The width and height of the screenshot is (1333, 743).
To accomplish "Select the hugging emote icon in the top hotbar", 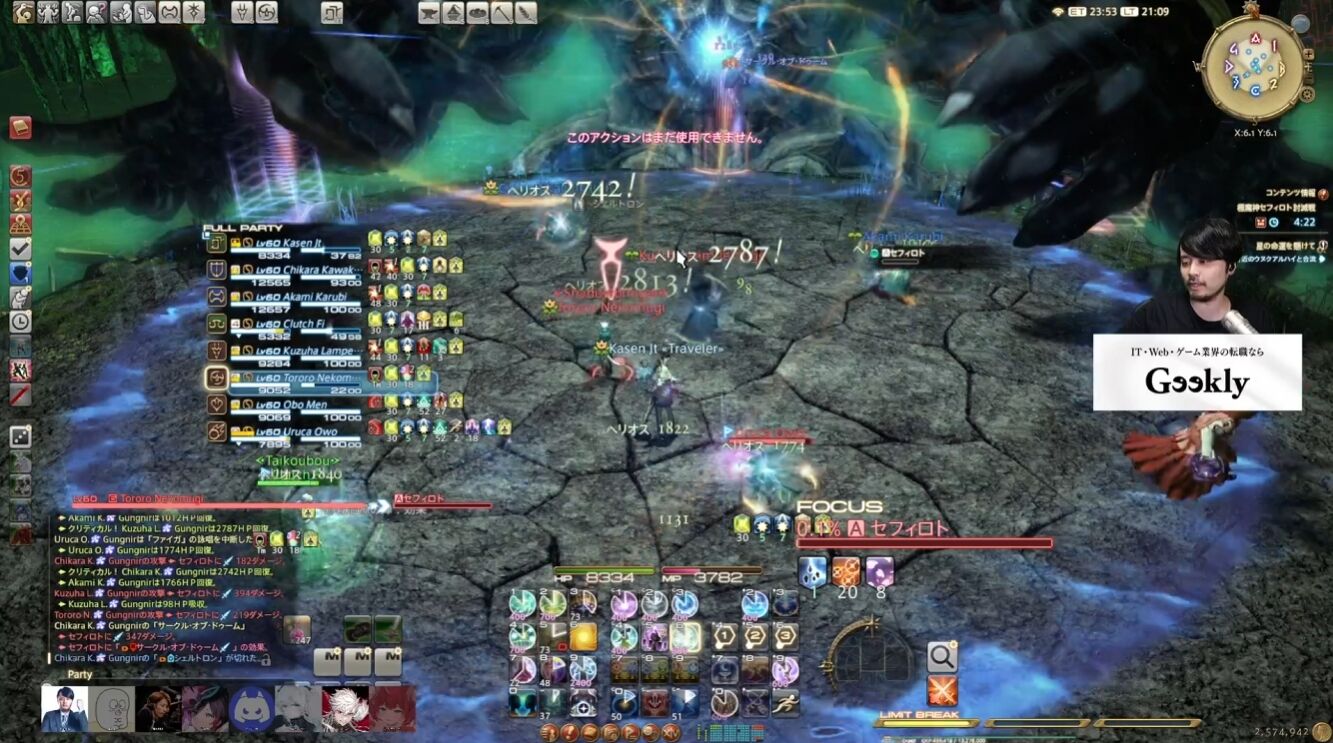I will coord(122,15).
